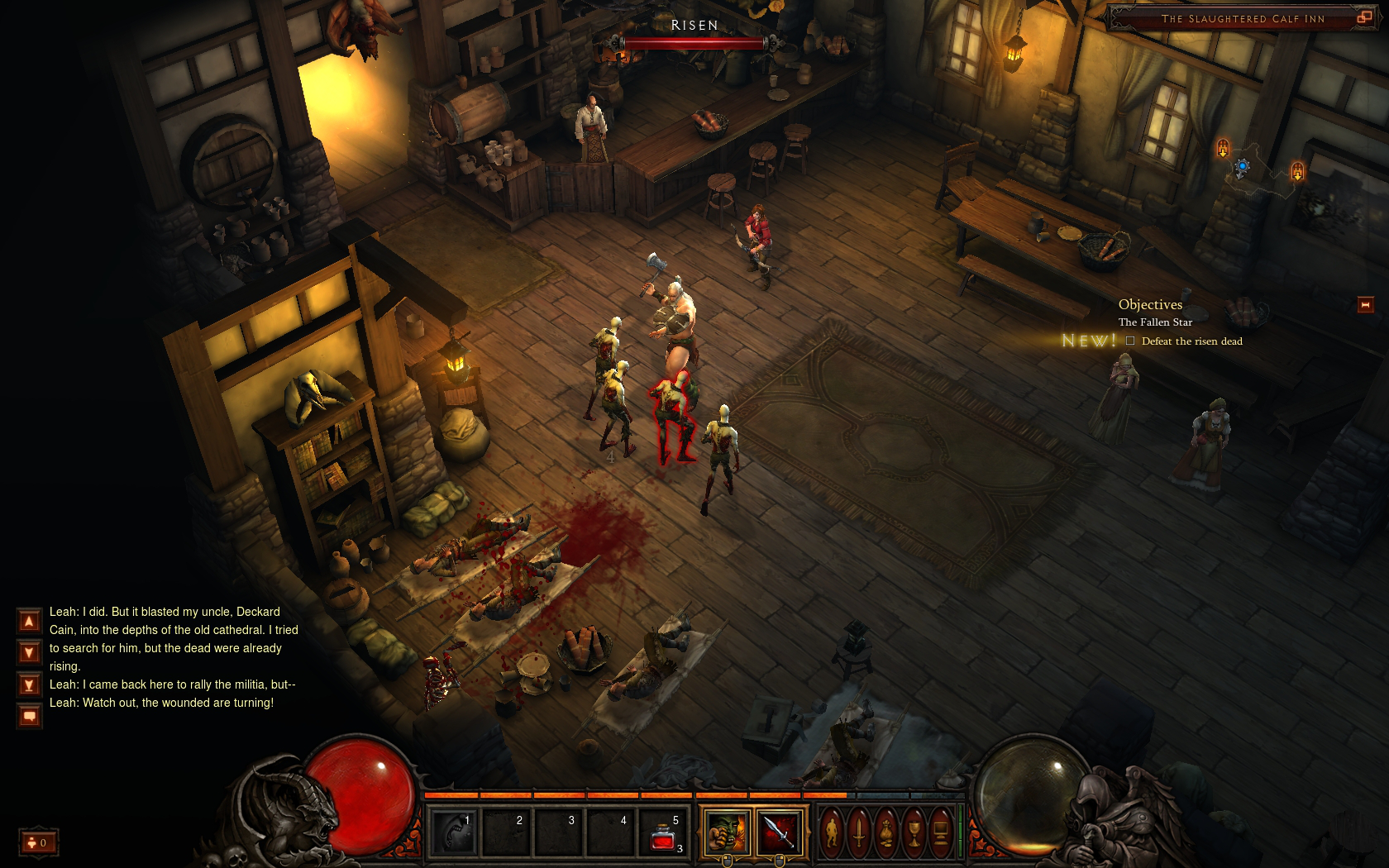This screenshot has height=868, width=1389.
Task: Activate the Bash fist skill icon
Action: point(727,832)
